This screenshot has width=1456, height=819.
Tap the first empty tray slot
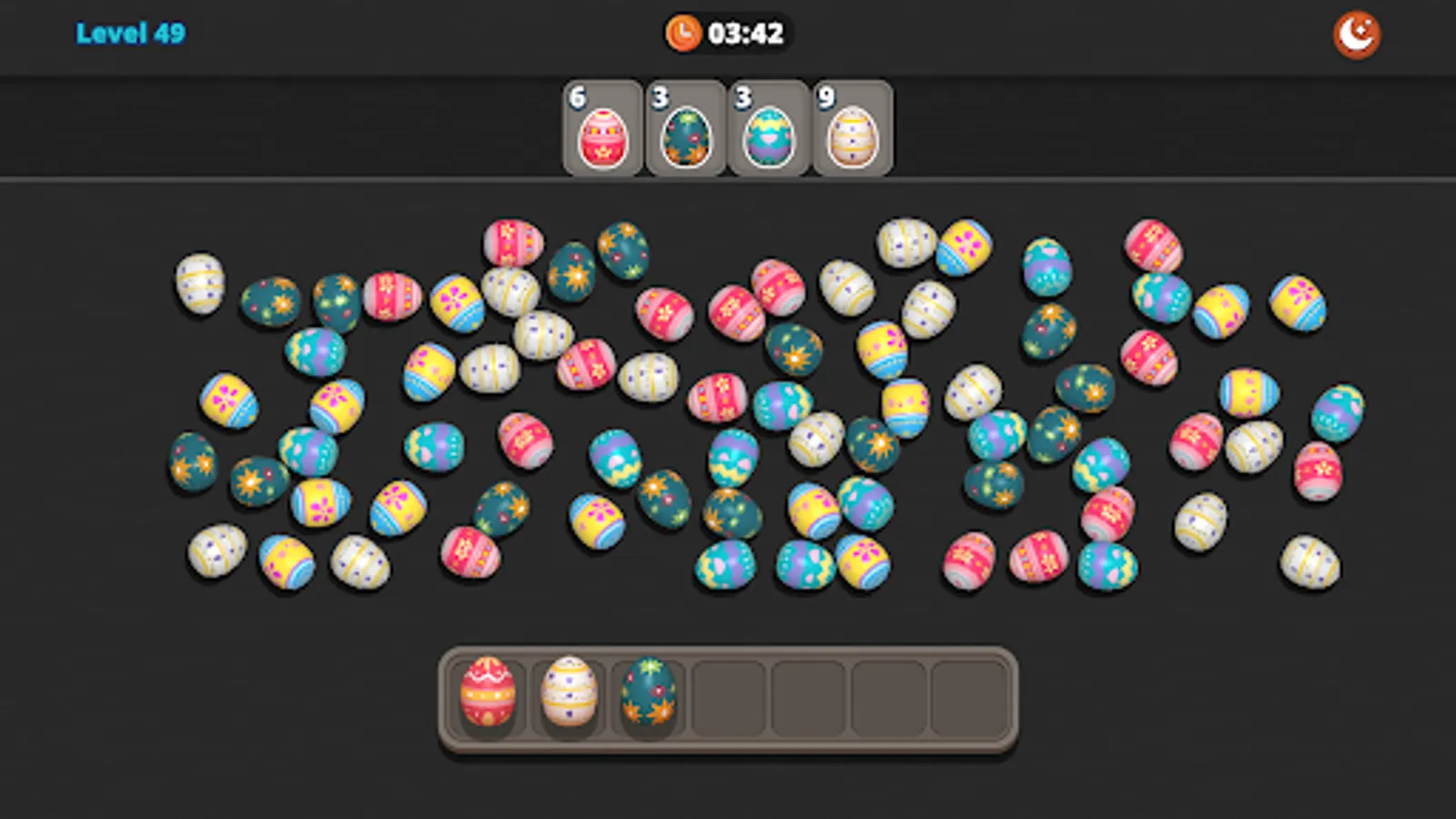click(x=728, y=696)
